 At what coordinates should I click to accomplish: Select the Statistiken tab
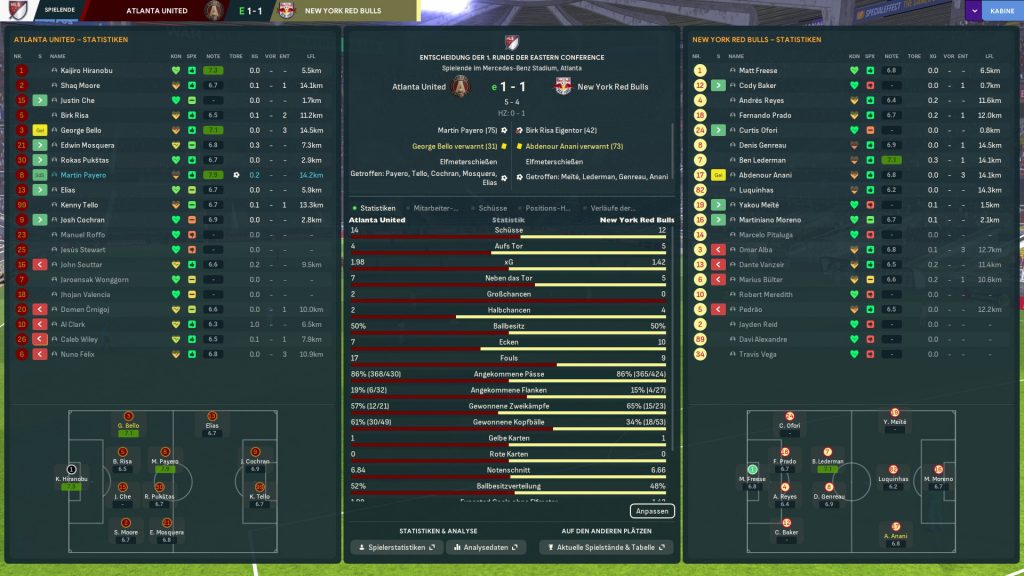(x=377, y=208)
